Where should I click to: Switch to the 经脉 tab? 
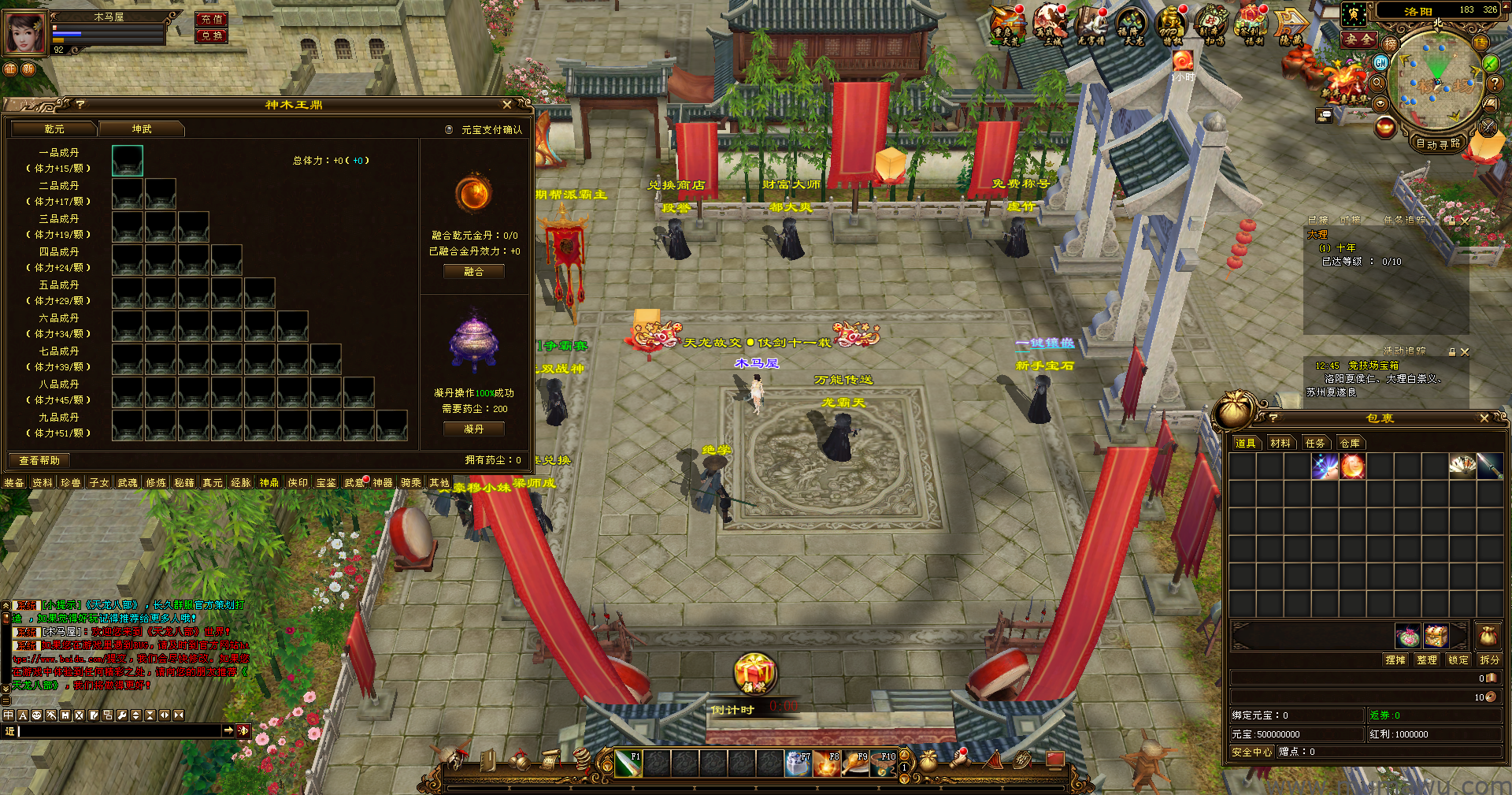point(240,483)
